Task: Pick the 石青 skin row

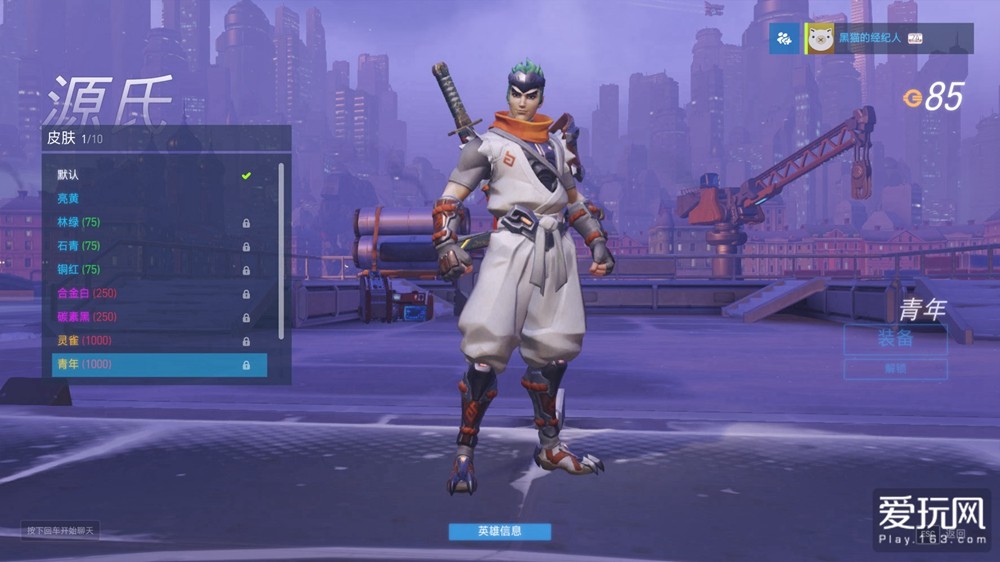Action: (158, 246)
